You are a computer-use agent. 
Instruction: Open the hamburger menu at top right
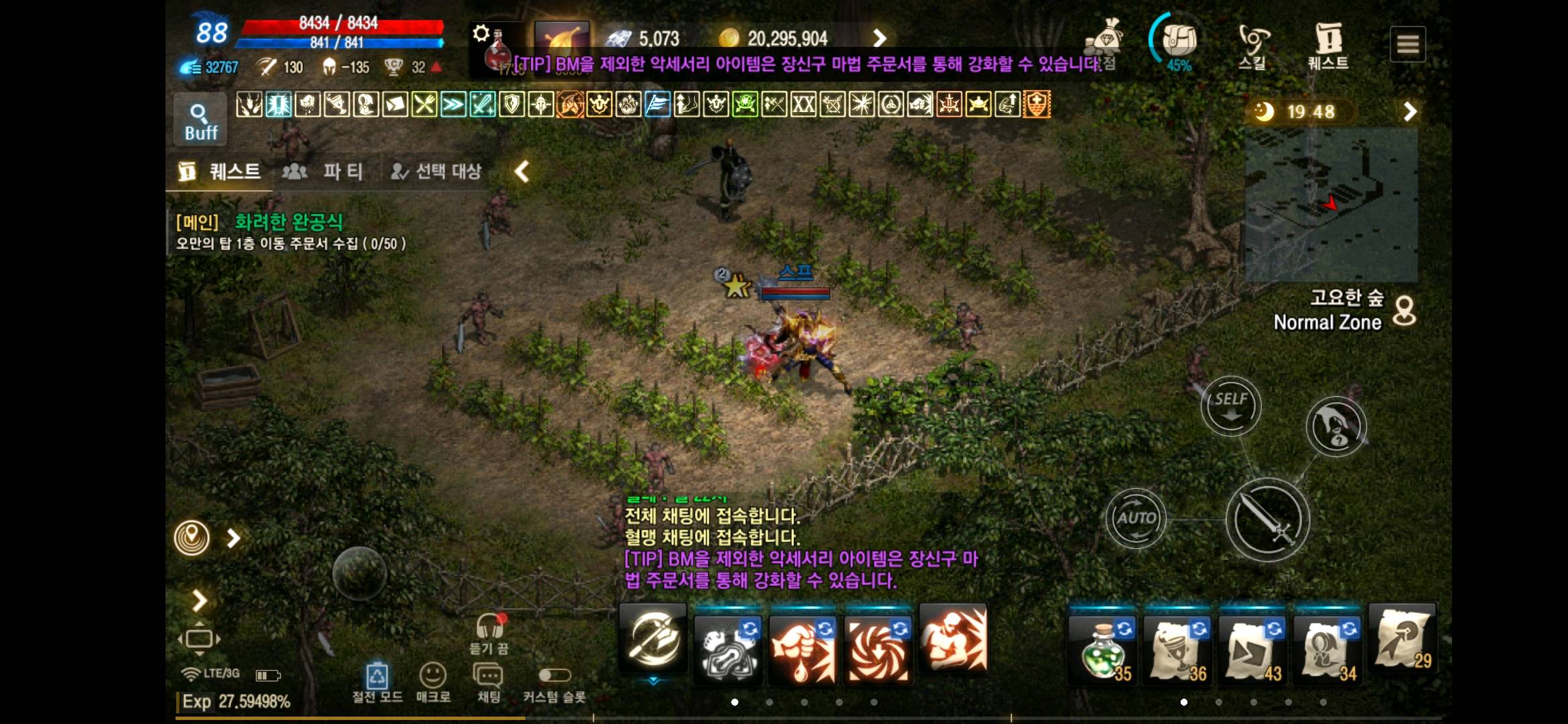pos(1409,43)
